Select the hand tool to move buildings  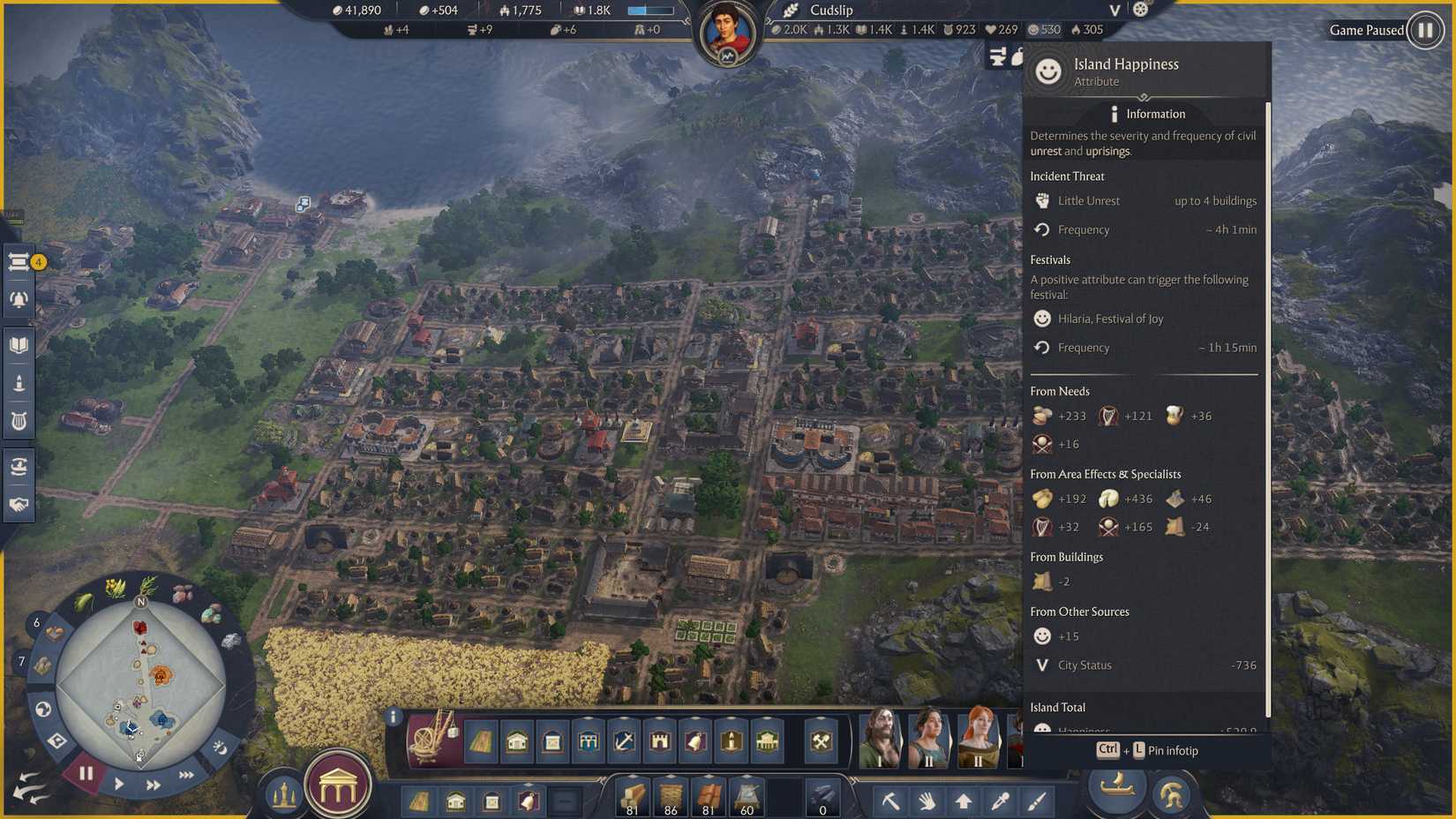pos(928,801)
